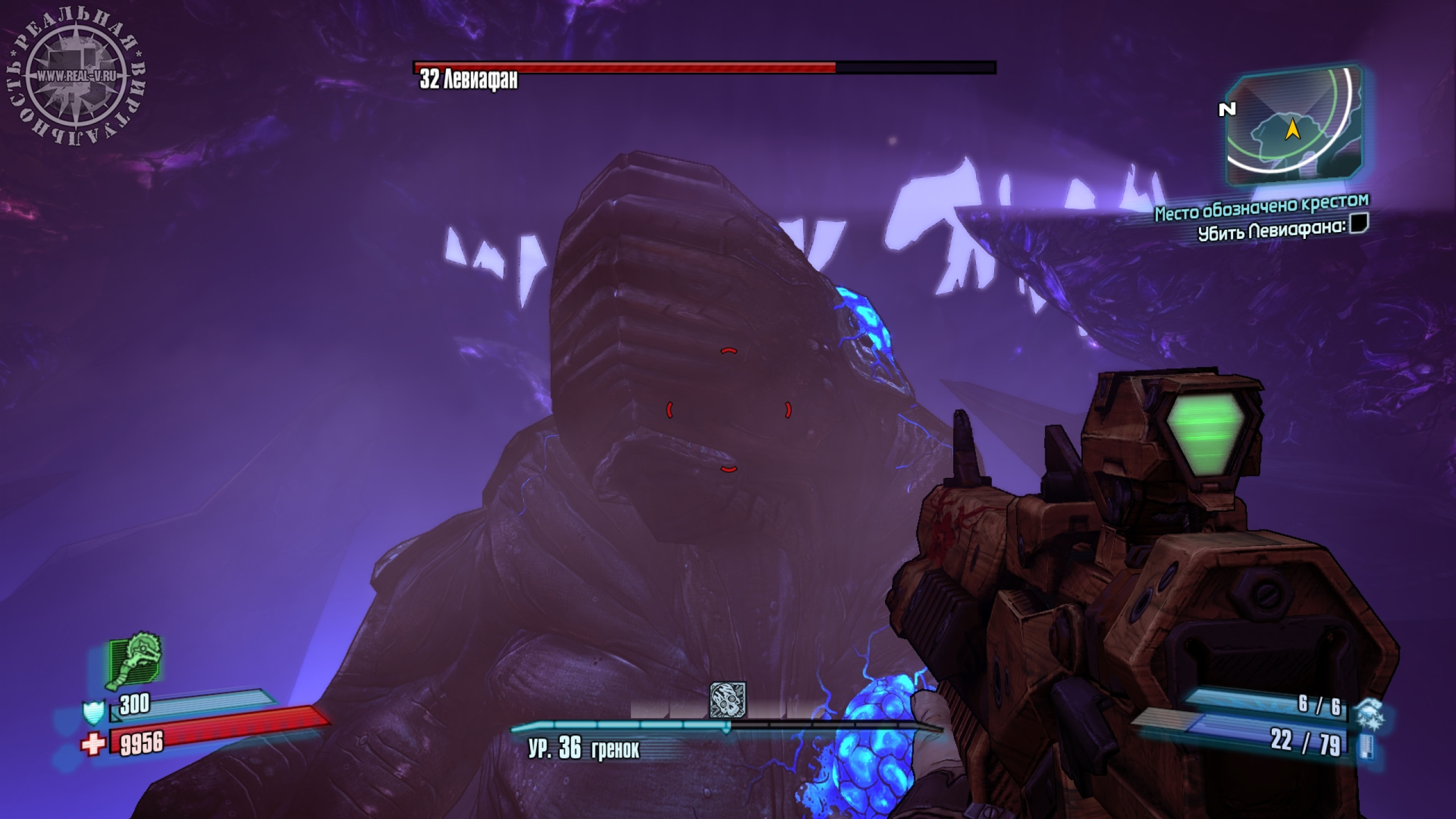Open the Kill Leviathan objective tracker
The width and height of the screenshot is (1456, 819).
(x=1282, y=229)
